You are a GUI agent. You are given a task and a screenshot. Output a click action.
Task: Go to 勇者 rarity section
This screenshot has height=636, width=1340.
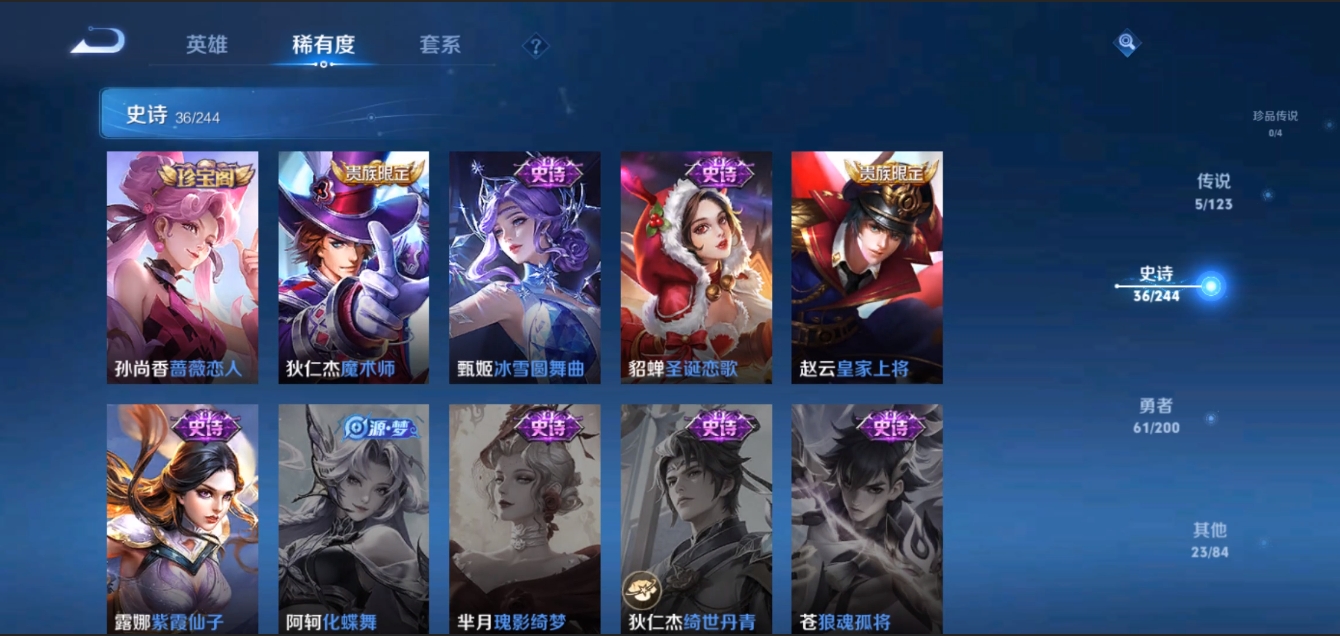click(1156, 415)
